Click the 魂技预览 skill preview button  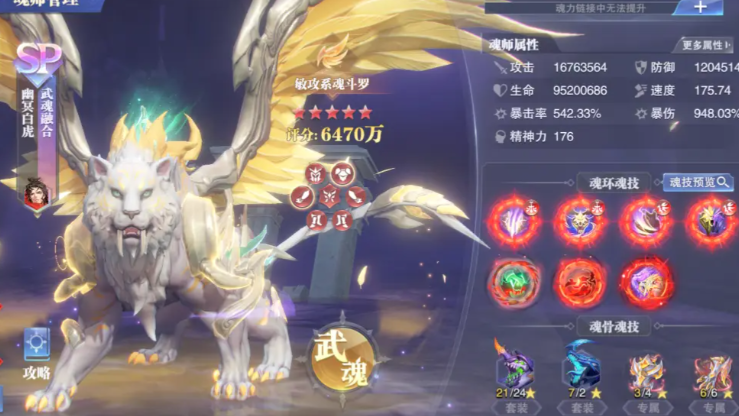click(698, 182)
